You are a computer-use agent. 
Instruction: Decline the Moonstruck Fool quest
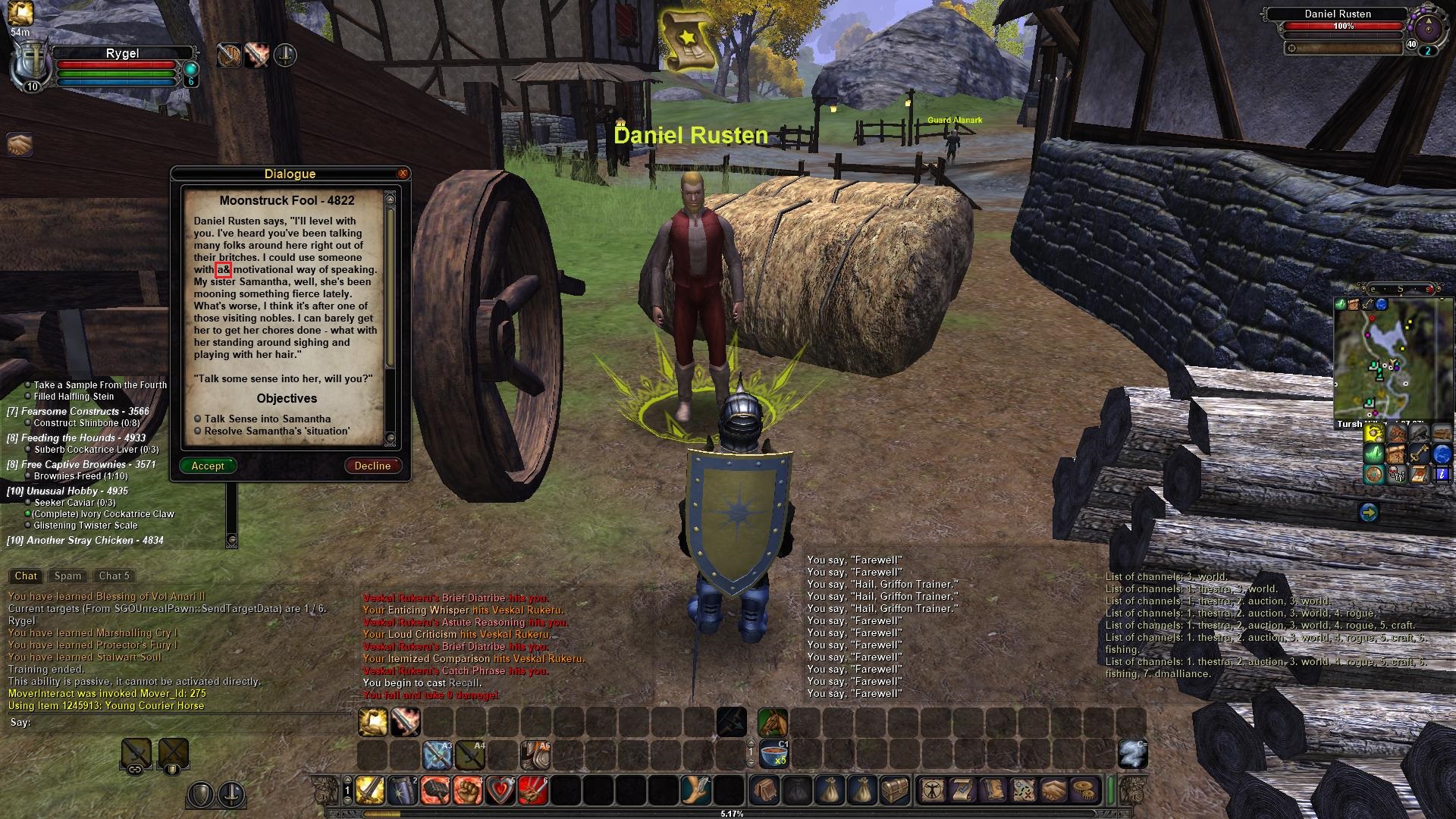(372, 466)
